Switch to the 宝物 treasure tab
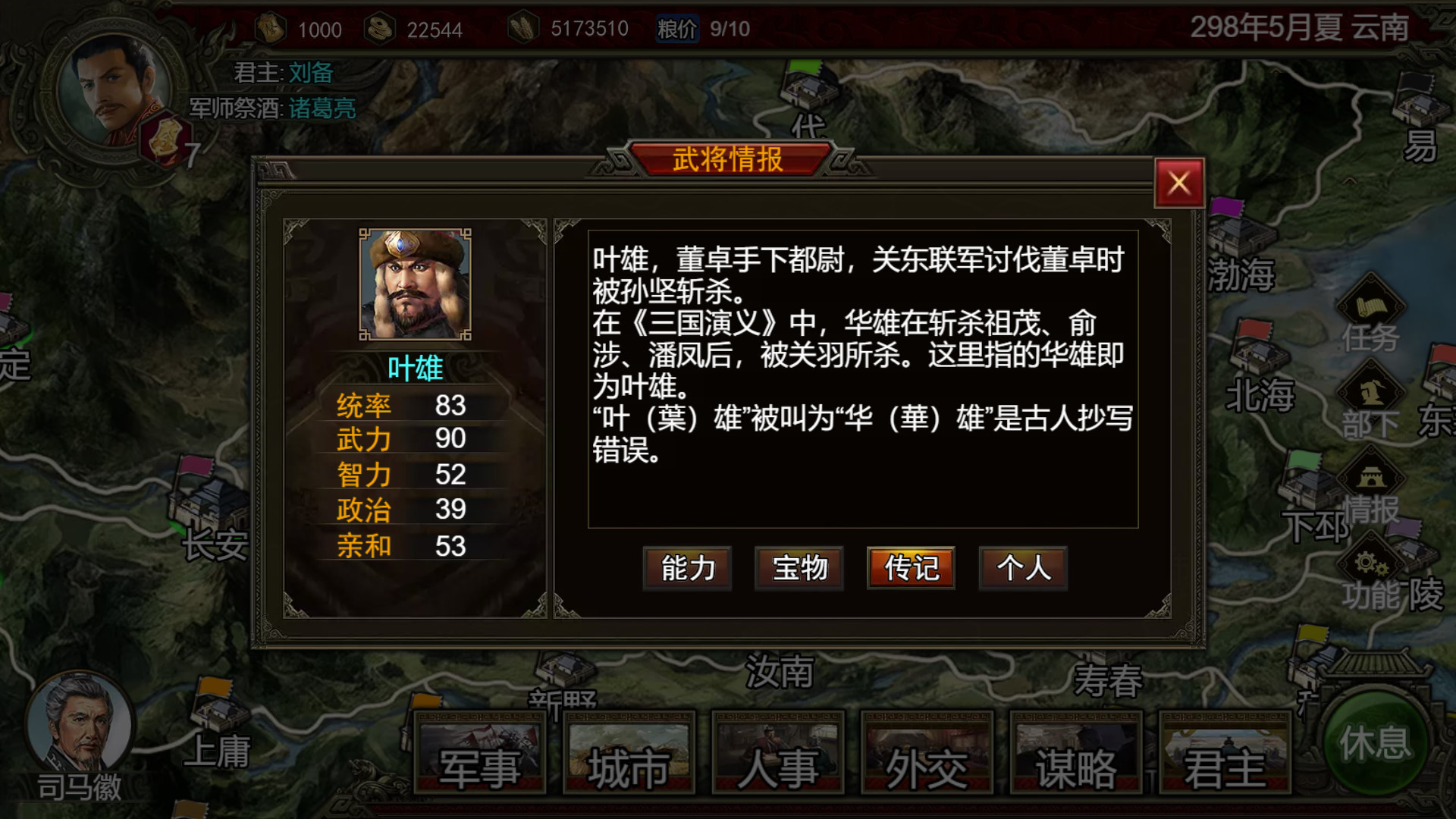This screenshot has height=819, width=1456. [x=799, y=568]
